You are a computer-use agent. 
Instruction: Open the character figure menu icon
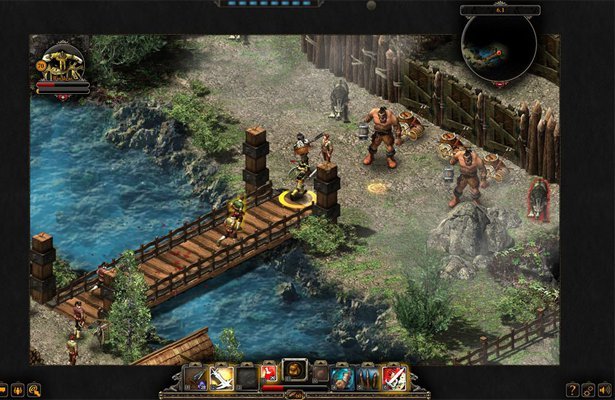(18, 389)
